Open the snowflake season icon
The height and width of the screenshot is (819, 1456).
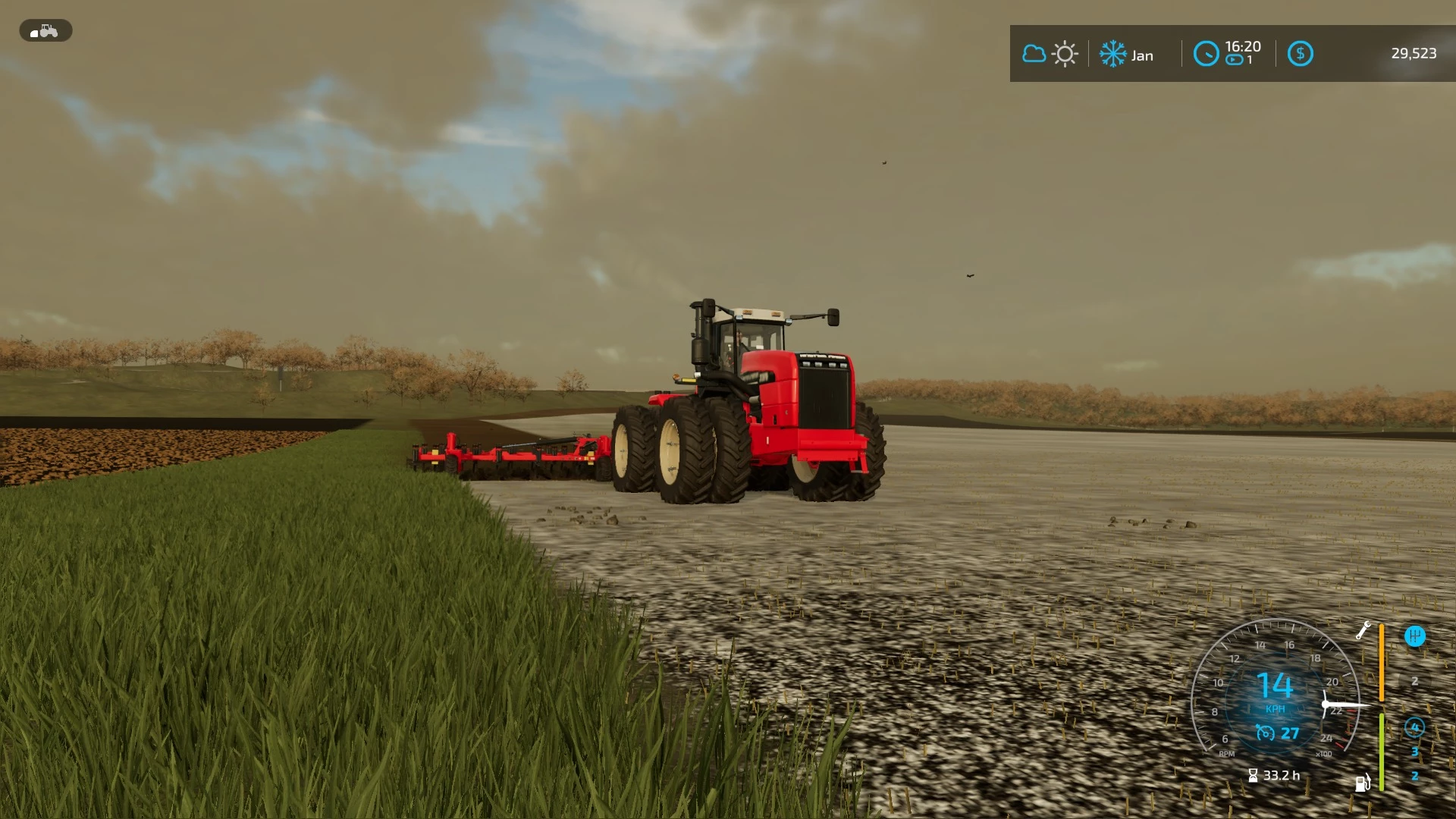pyautogui.click(x=1112, y=54)
